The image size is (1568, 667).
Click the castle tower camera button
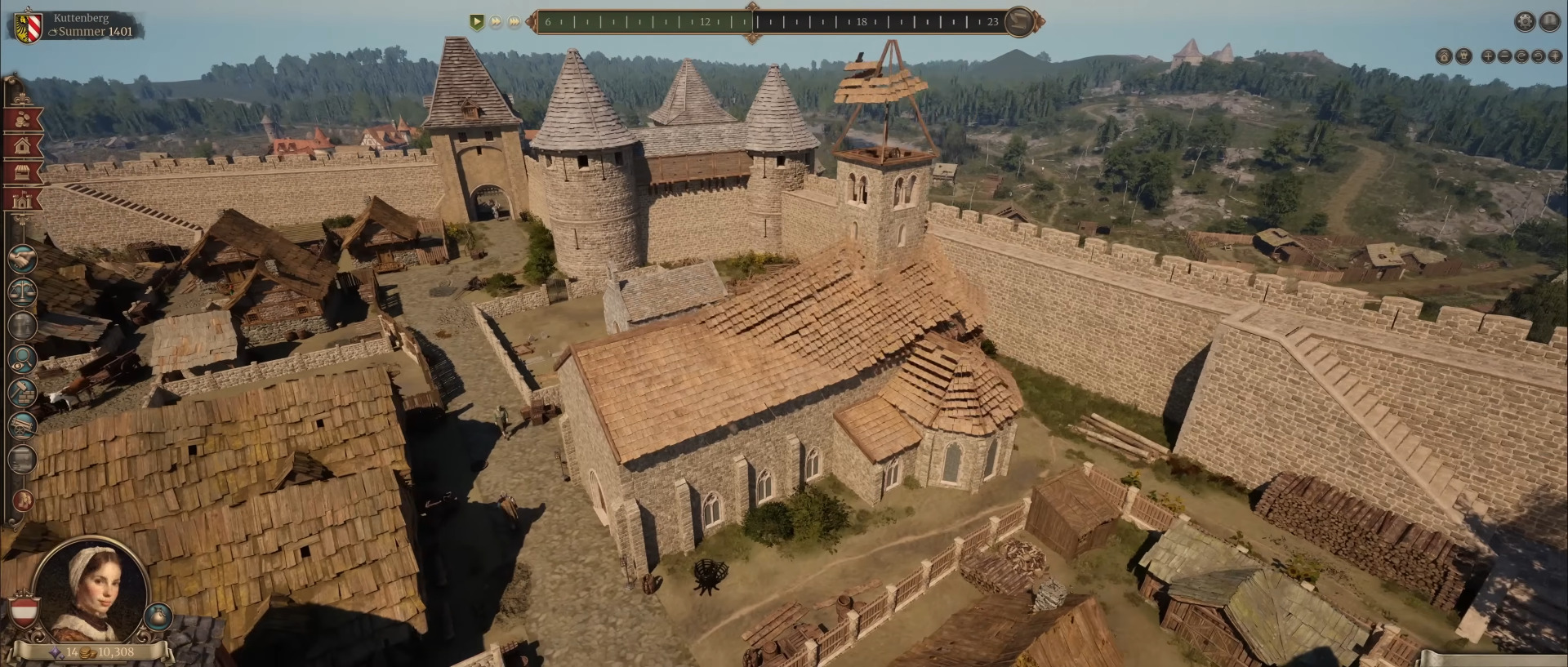1463,56
